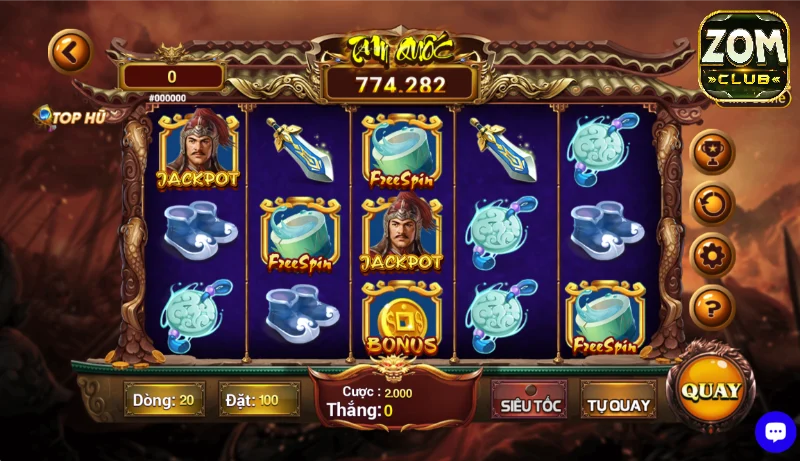This screenshot has width=800, height=461.
Task: Toggle SIÊU TỐC turbo mode
Action: [x=530, y=405]
